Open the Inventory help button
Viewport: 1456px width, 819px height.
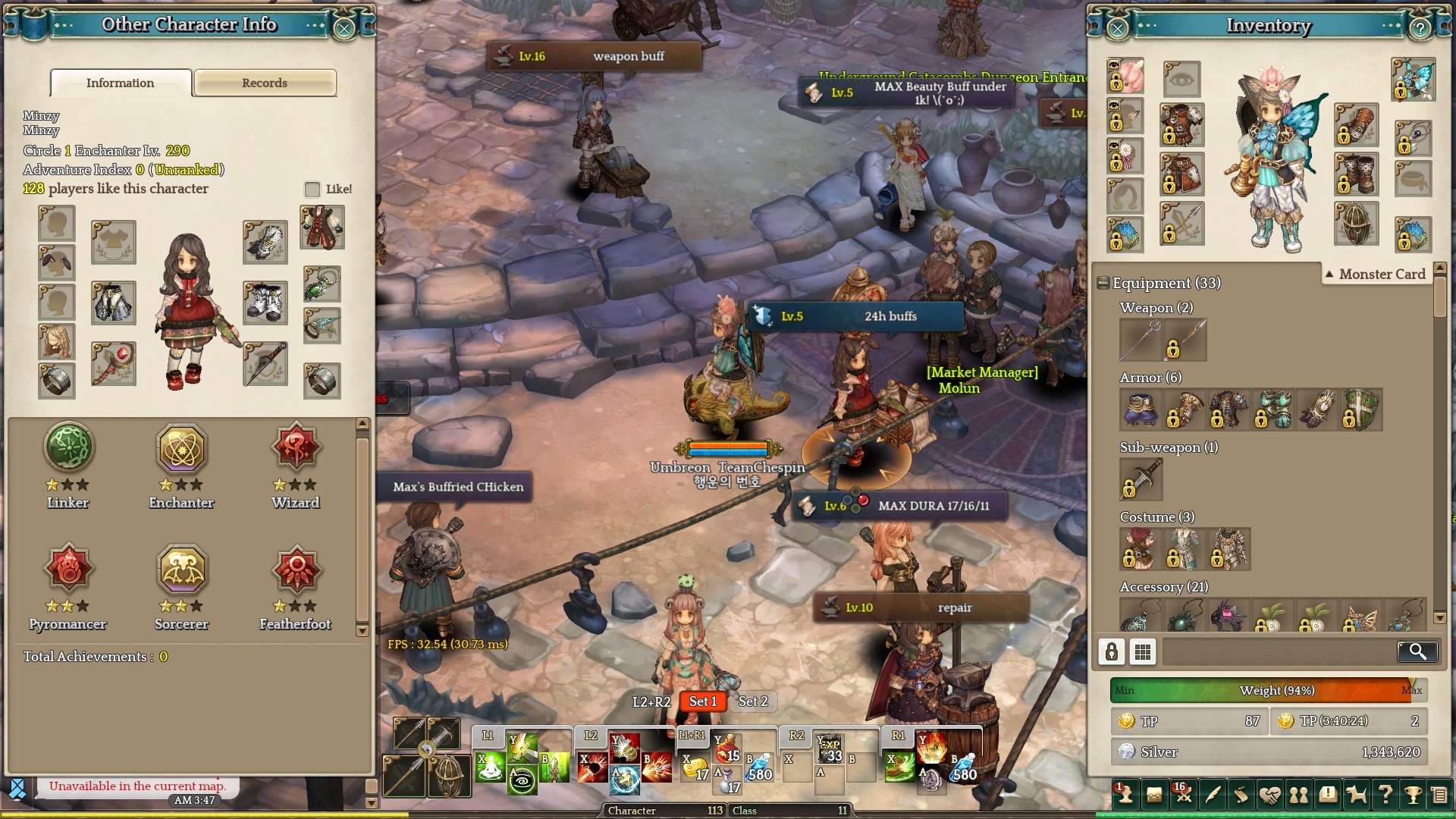coord(1420,29)
